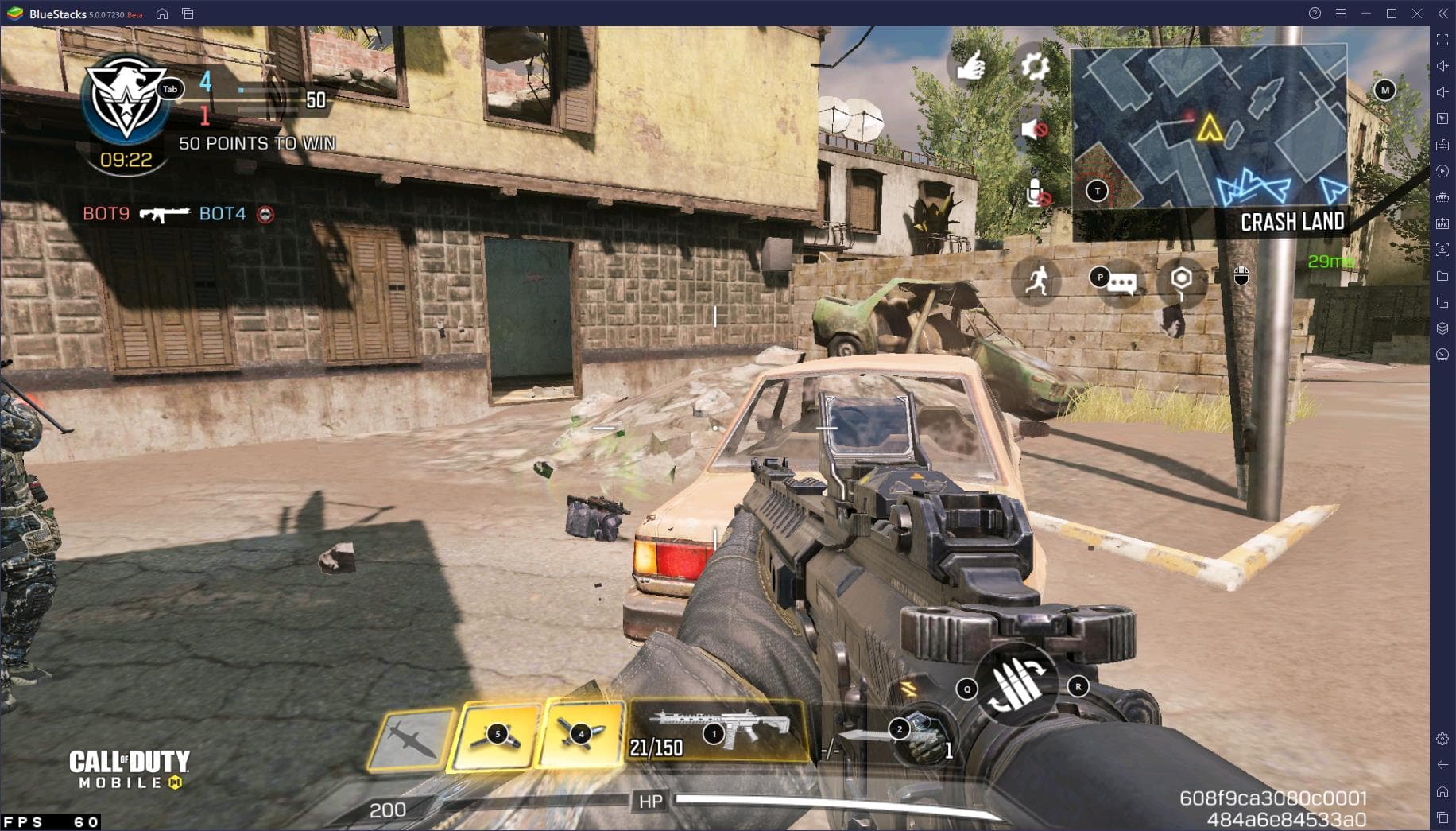Open the Crash Land minimap
Image resolution: width=1456 pixels, height=831 pixels.
[x=1208, y=127]
